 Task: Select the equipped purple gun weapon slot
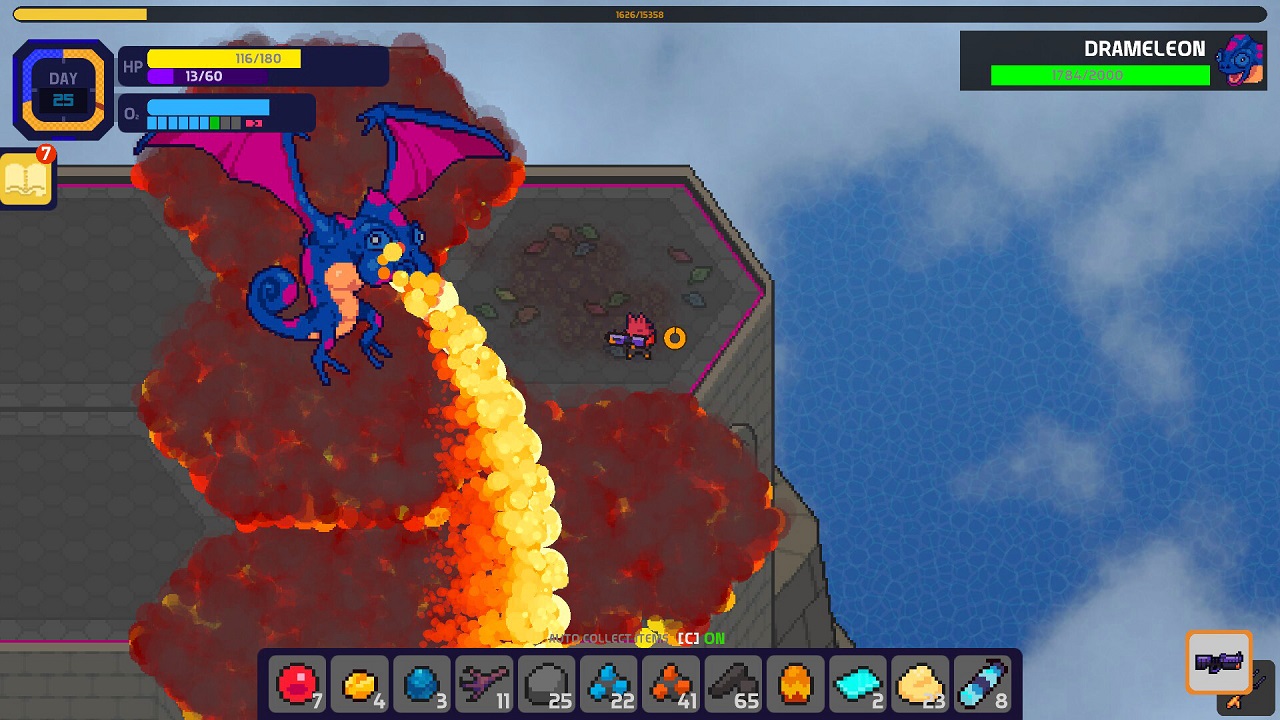point(1219,662)
